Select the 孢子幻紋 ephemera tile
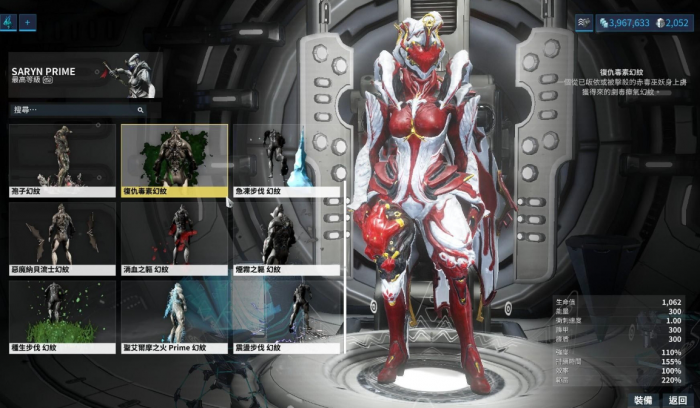The width and height of the screenshot is (700, 408). coord(62,160)
